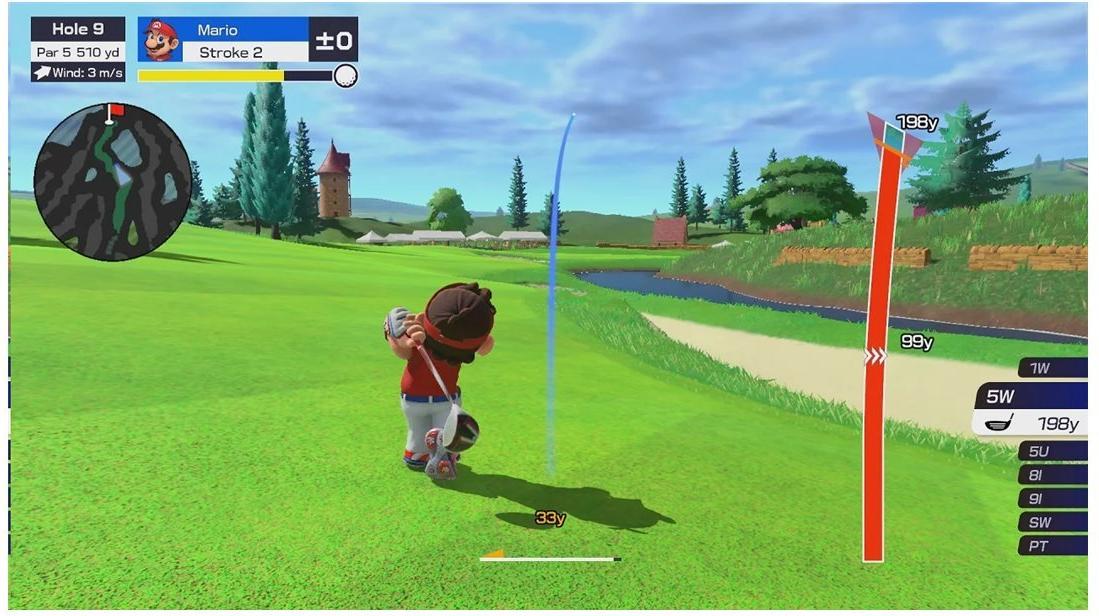Choose the 5W club entry
1099x616 pixels.
tap(1032, 410)
